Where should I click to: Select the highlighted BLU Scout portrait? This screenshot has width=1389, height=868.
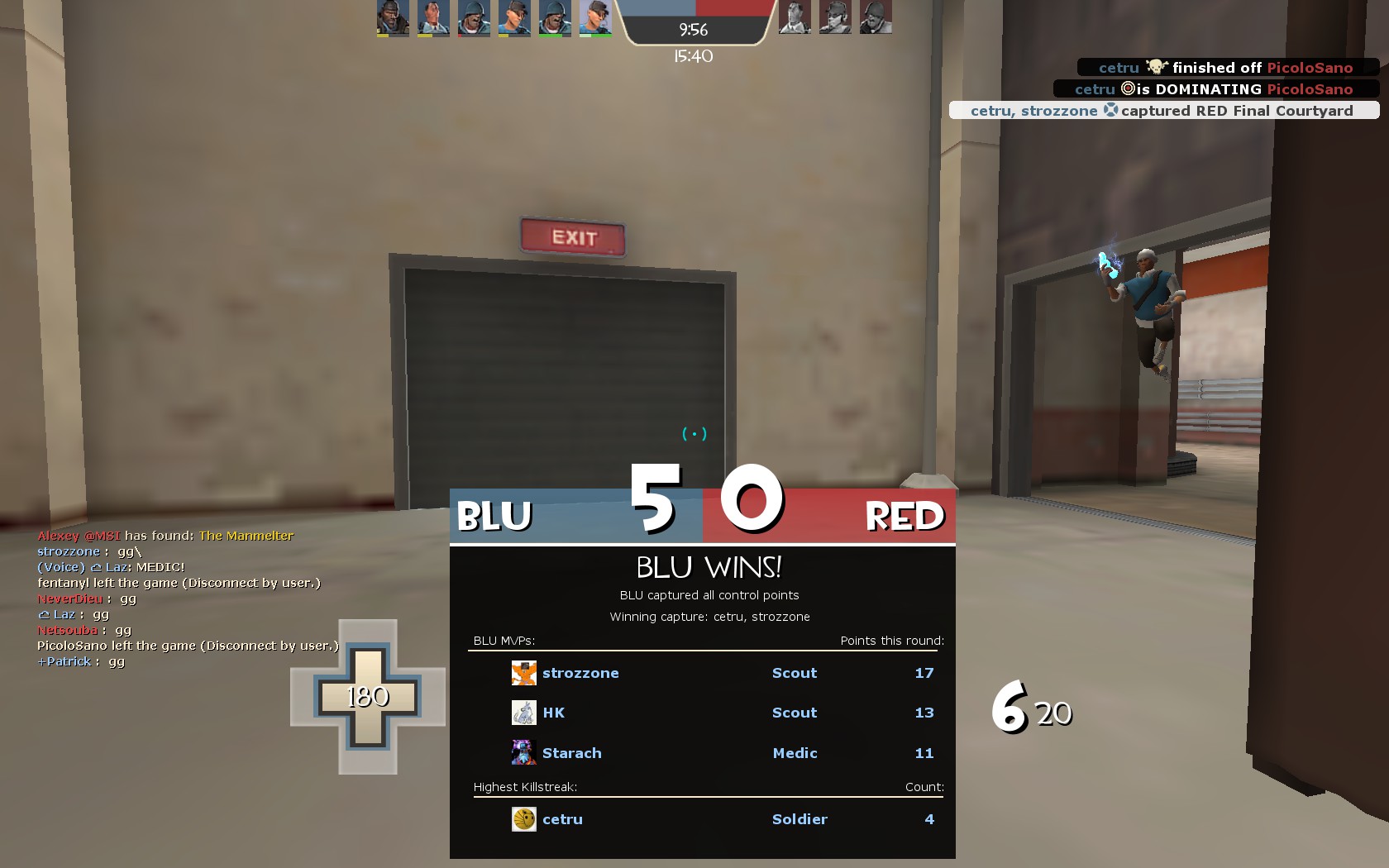pos(595,18)
